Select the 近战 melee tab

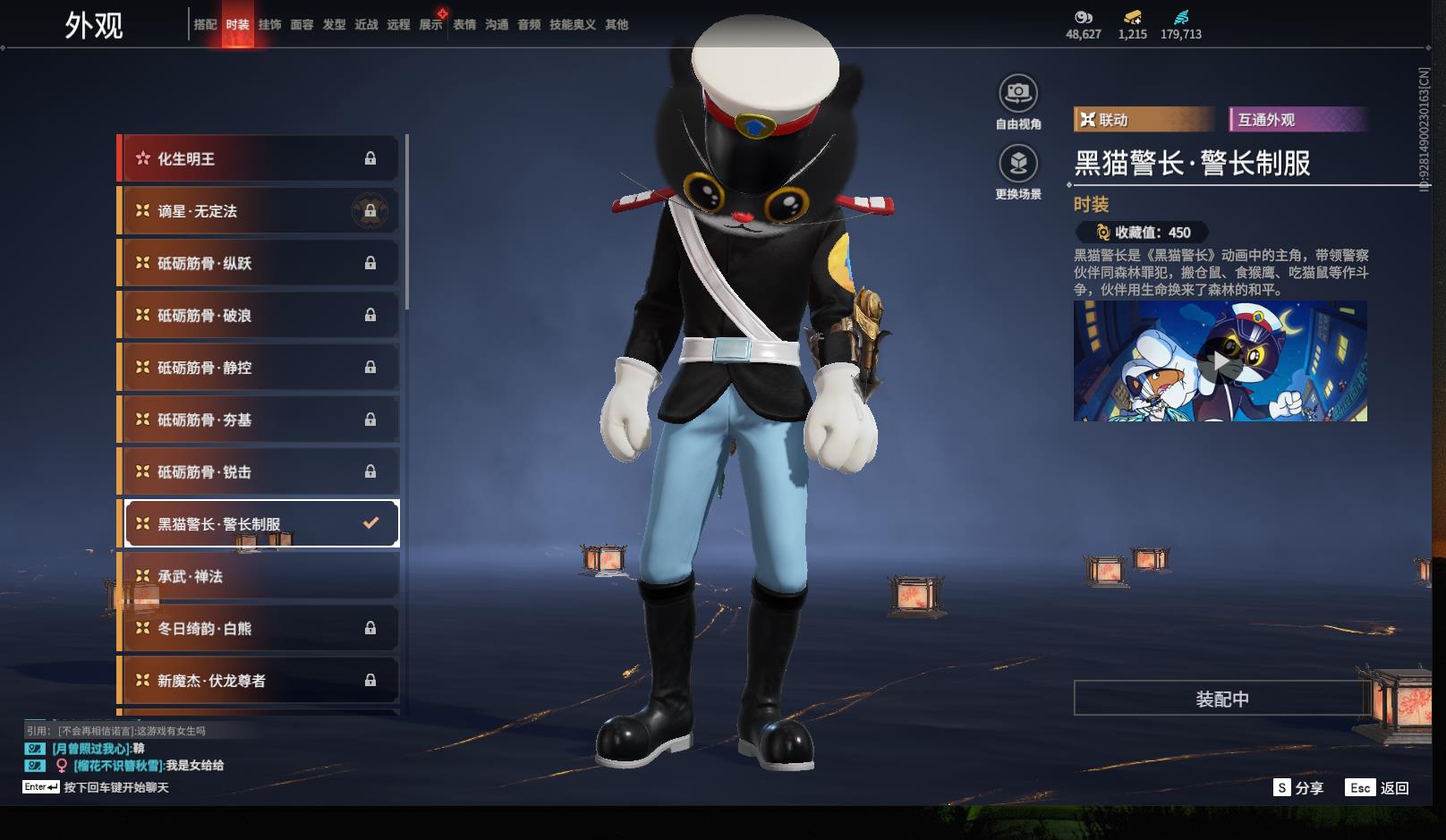click(366, 25)
